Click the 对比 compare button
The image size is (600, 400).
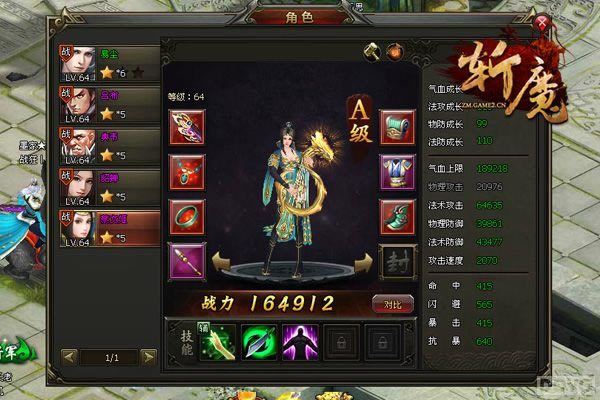click(x=395, y=304)
